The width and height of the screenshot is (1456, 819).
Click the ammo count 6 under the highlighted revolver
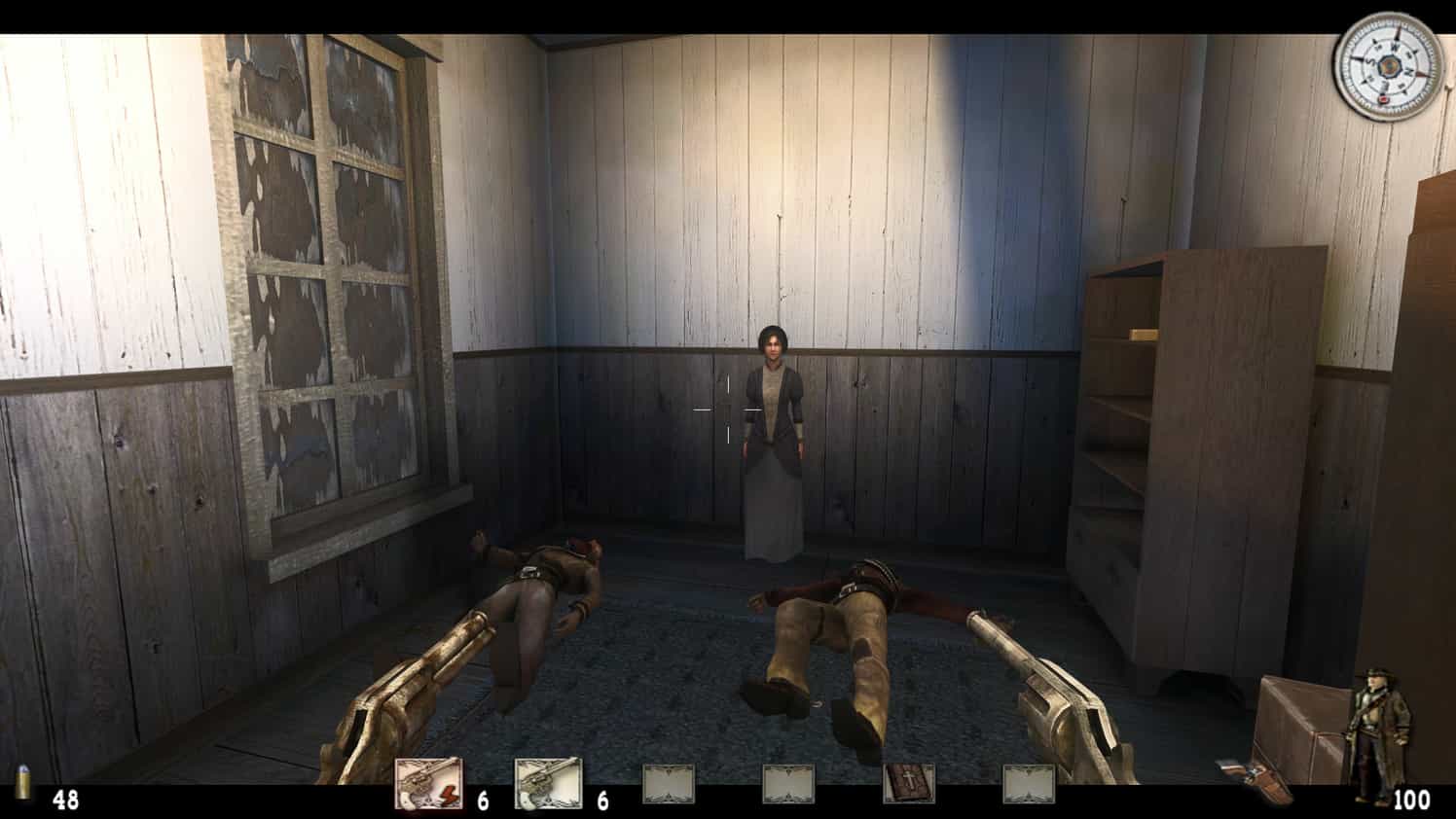click(x=485, y=799)
